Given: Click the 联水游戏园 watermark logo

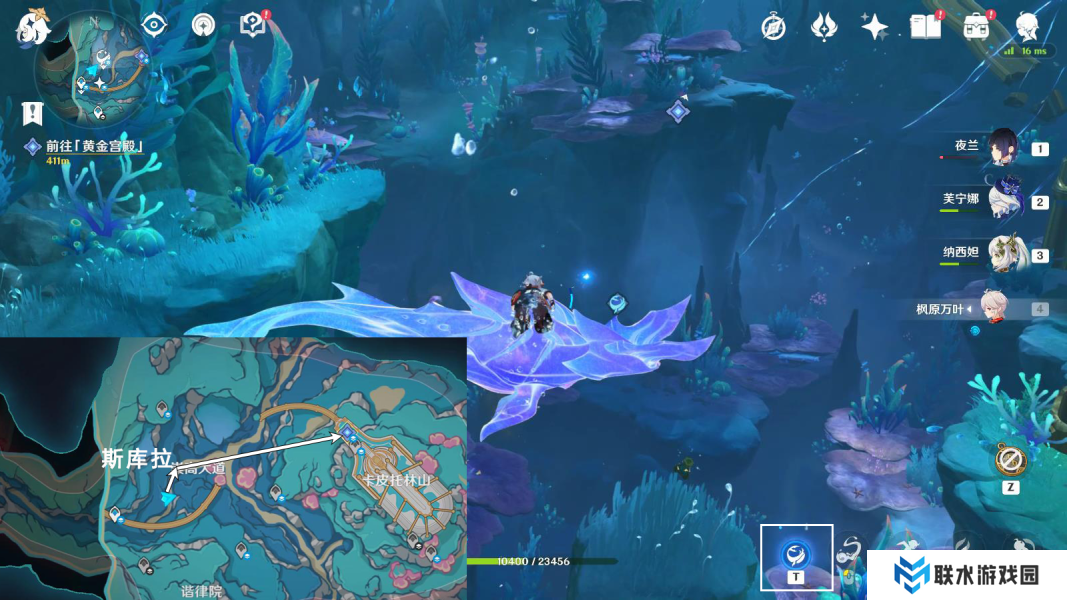Looking at the screenshot, I should pos(966,575).
